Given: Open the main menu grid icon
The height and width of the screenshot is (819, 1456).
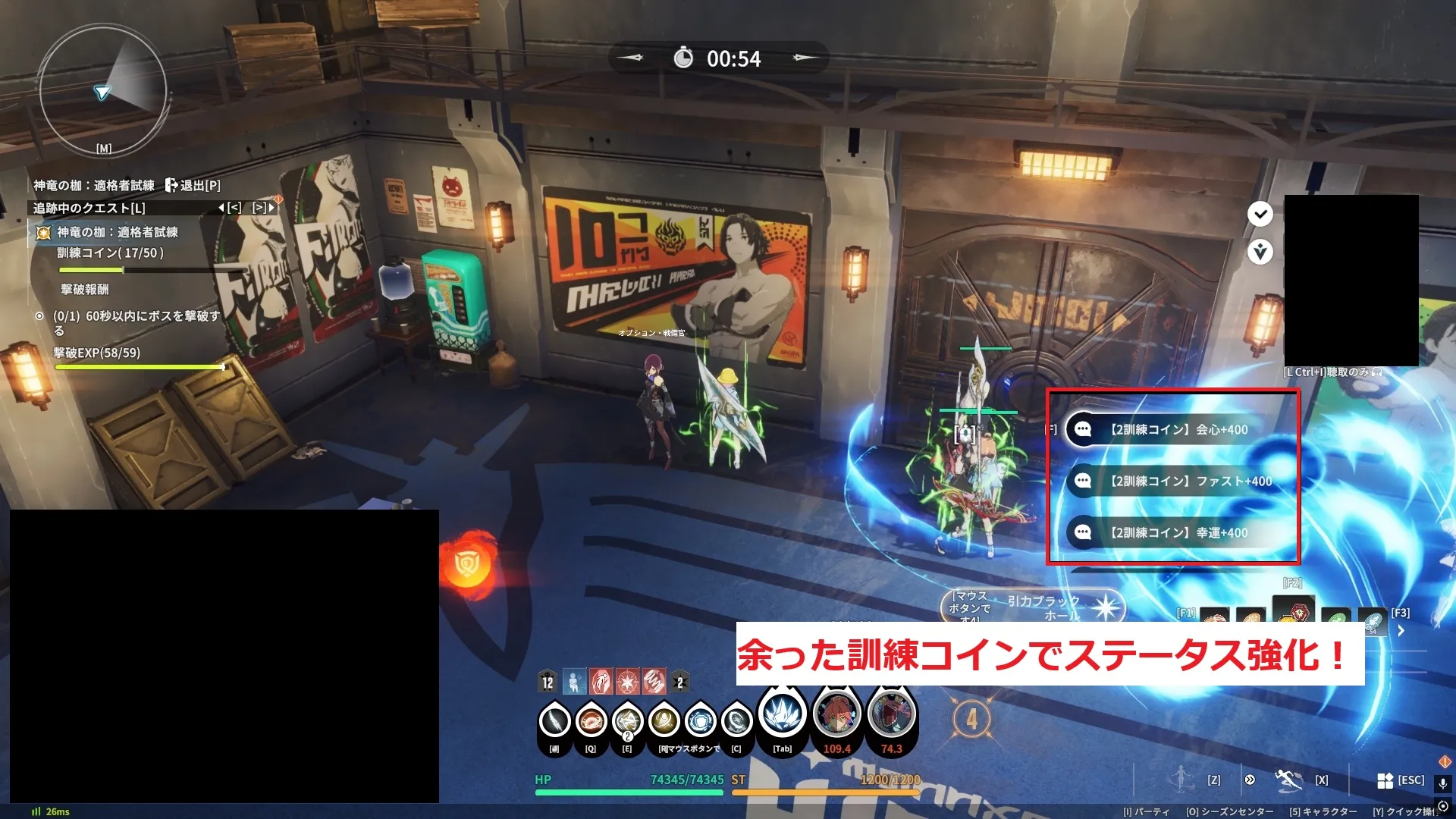Looking at the screenshot, I should (1385, 780).
